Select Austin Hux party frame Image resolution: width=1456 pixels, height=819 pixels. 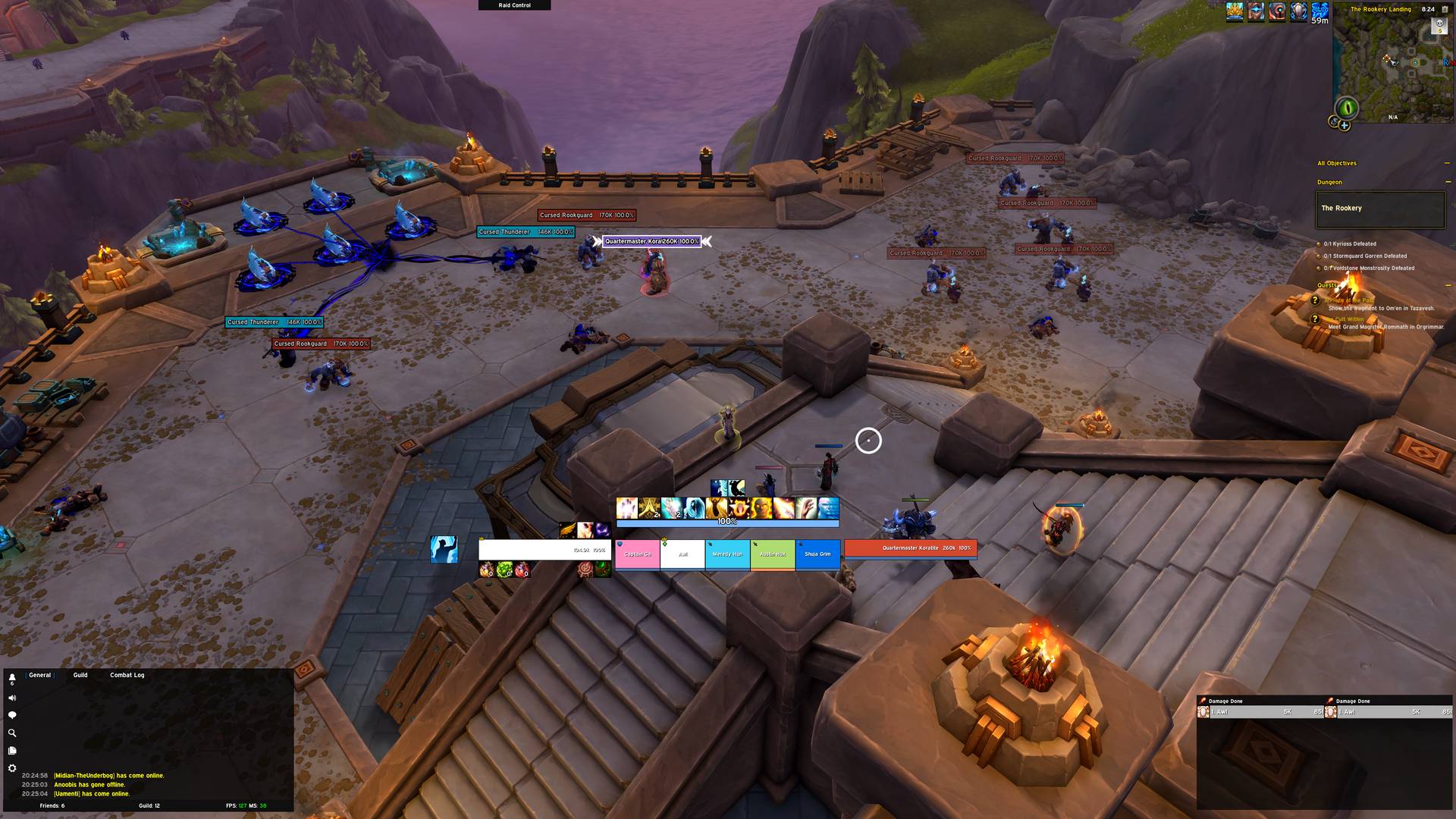773,554
